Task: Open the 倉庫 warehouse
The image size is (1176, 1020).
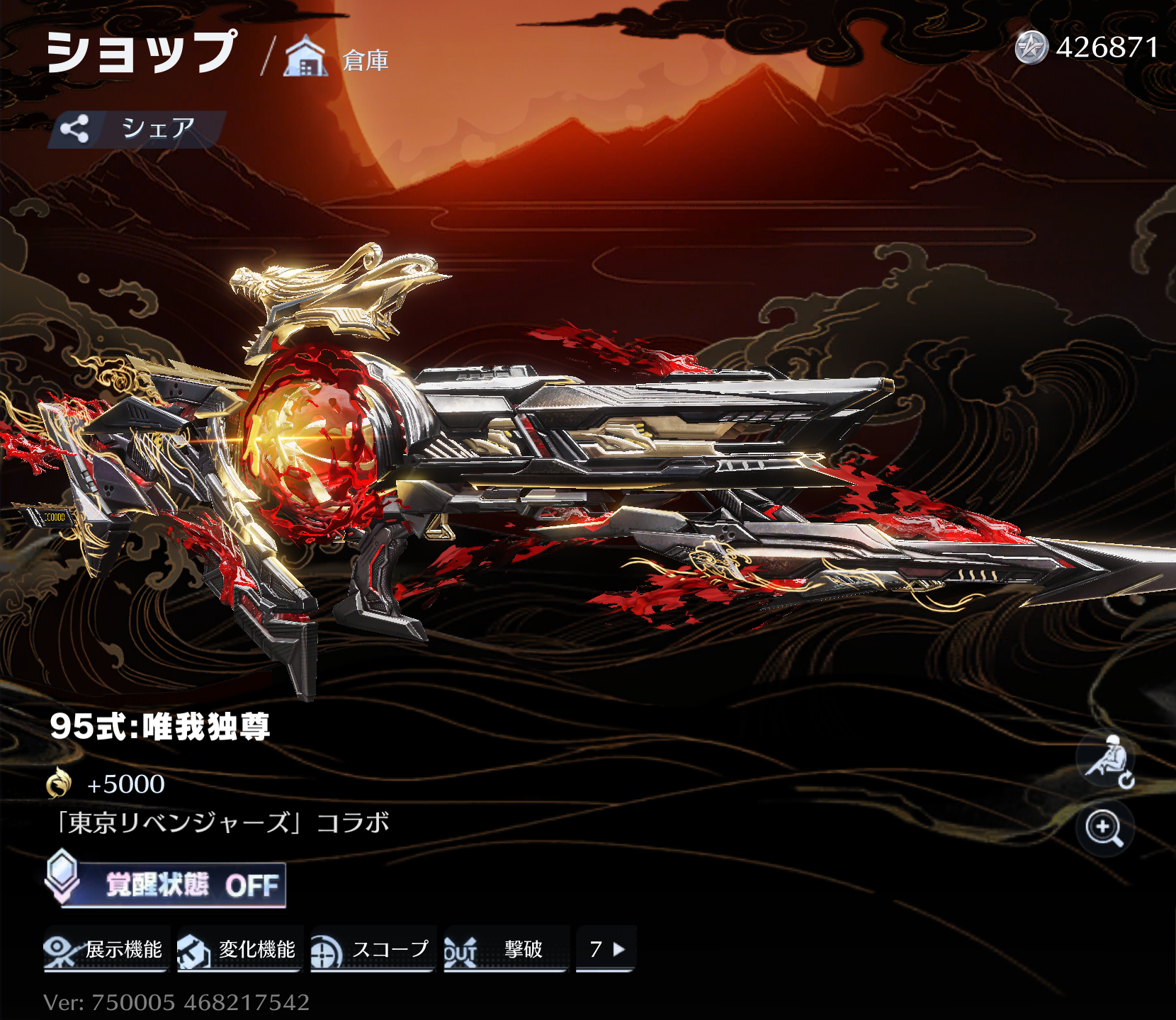Action: pyautogui.click(x=337, y=58)
